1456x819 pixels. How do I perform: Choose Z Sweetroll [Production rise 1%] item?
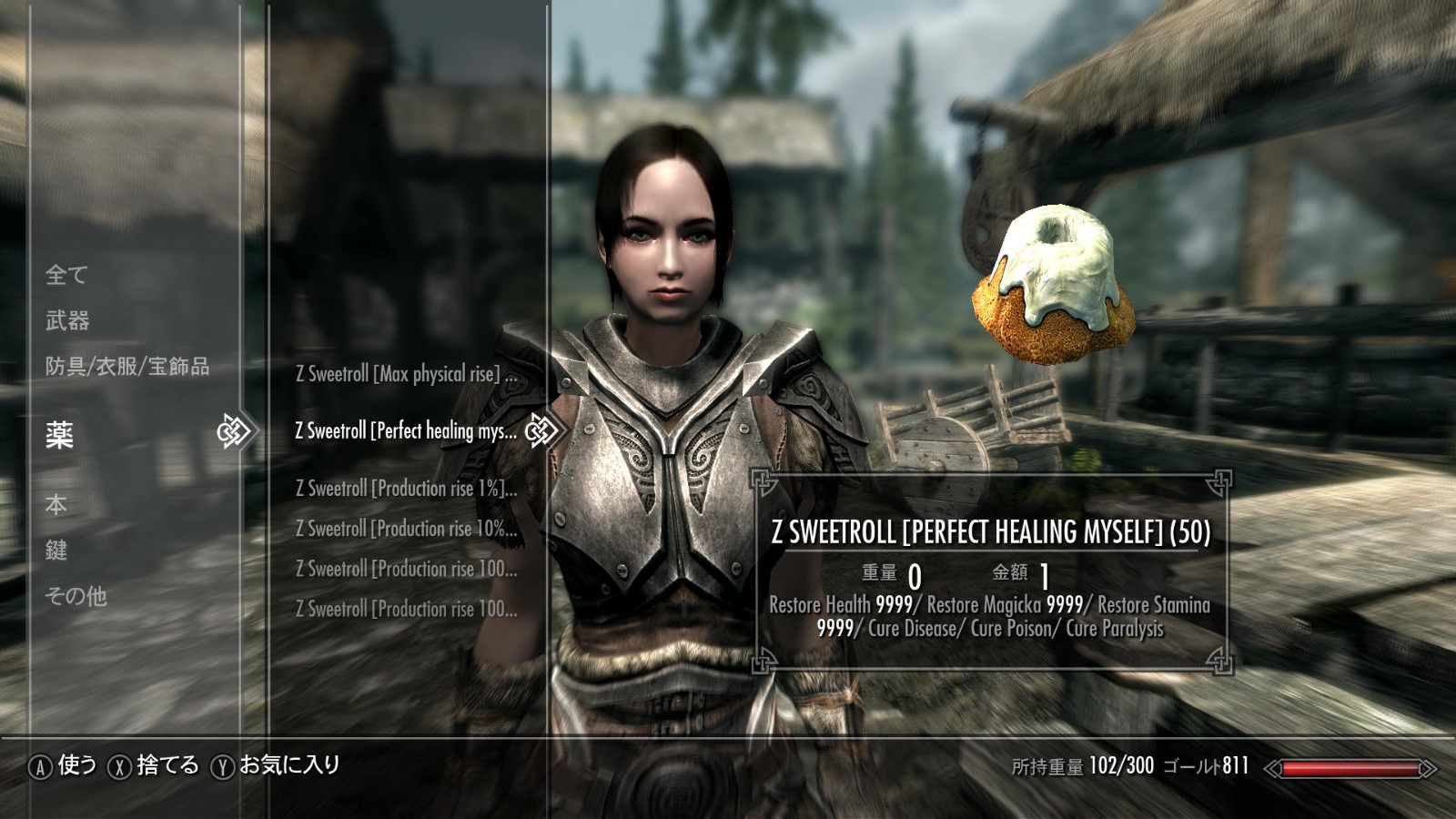[x=406, y=489]
